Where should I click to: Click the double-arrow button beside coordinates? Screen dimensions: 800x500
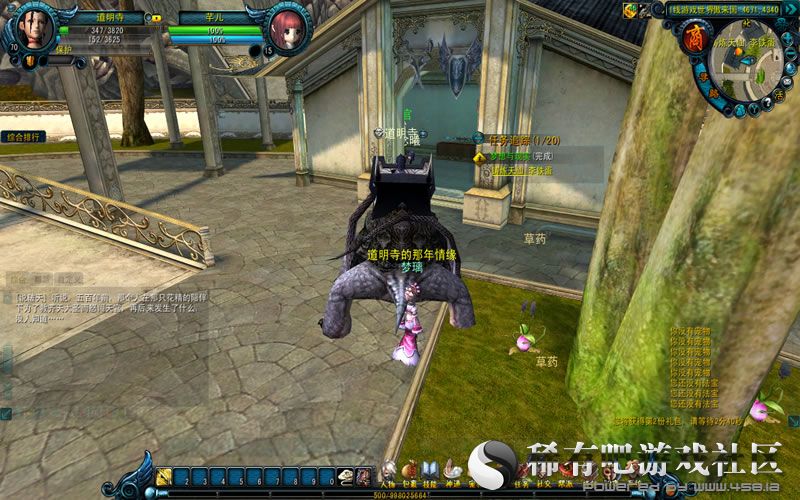[792, 10]
